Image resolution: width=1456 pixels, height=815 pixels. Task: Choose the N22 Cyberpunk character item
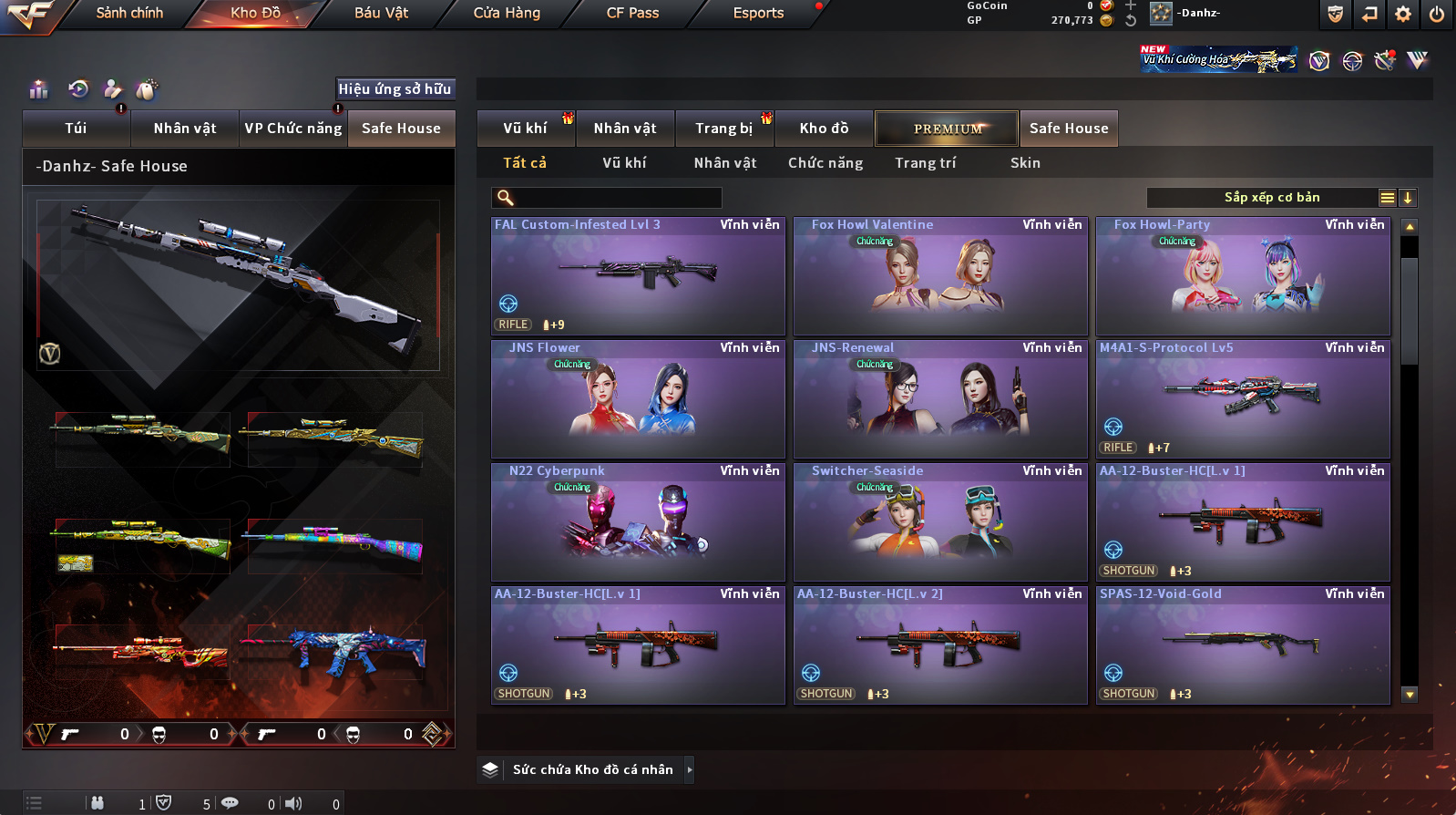[638, 521]
